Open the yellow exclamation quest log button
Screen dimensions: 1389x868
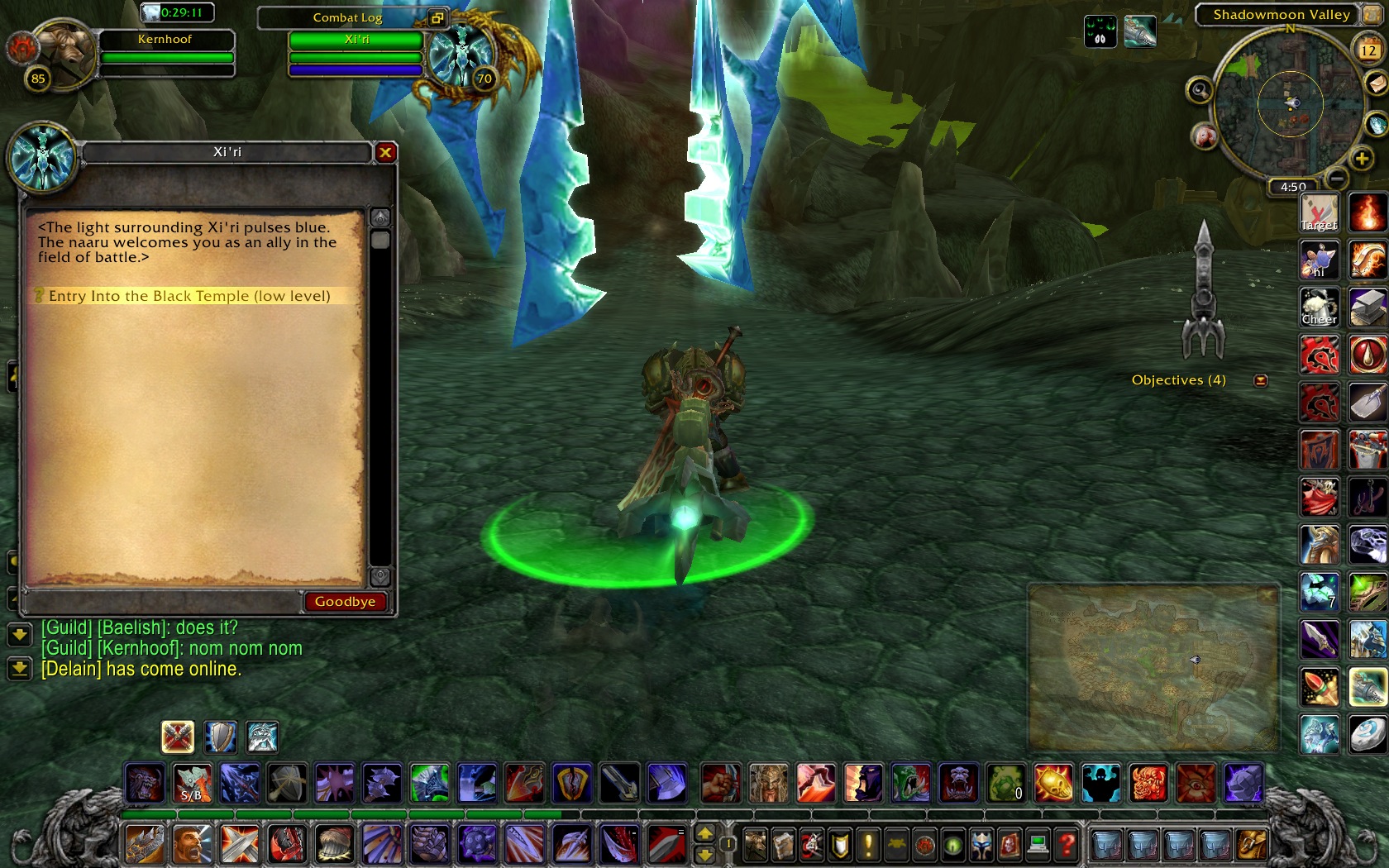pyautogui.click(x=867, y=845)
